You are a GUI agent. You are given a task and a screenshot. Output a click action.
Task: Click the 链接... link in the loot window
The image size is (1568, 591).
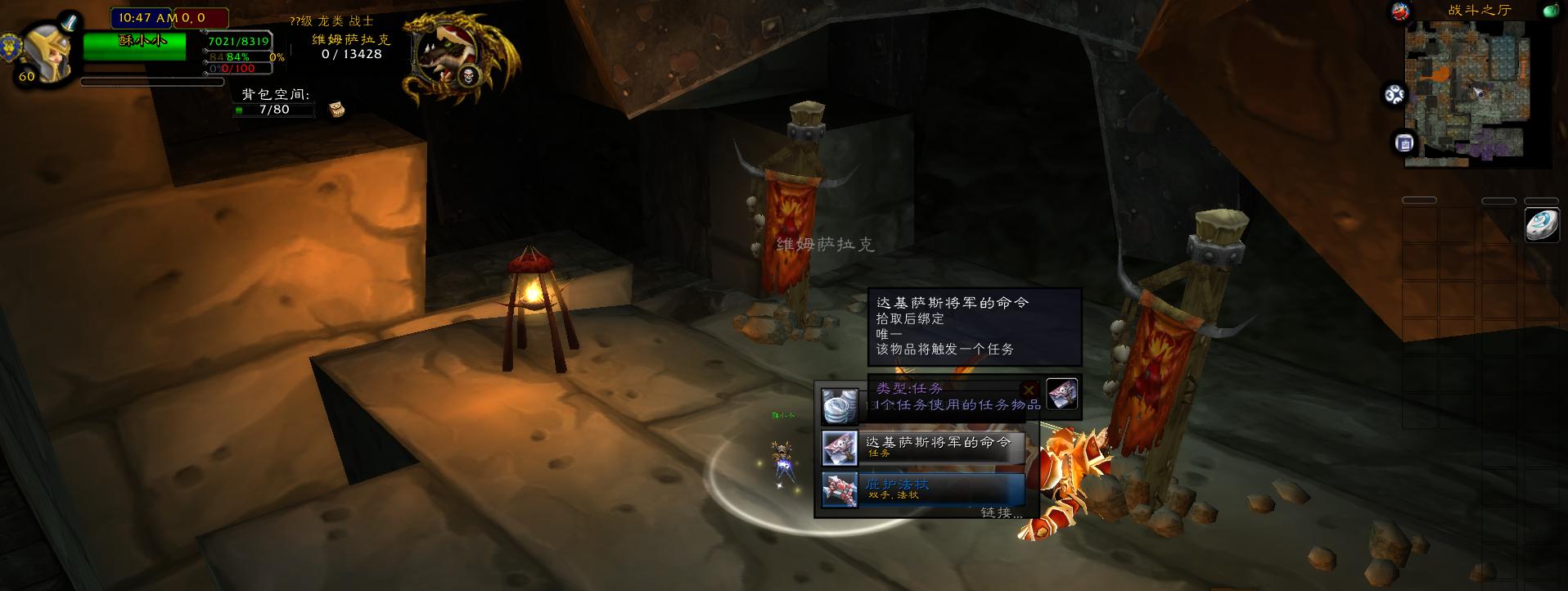[x=999, y=512]
